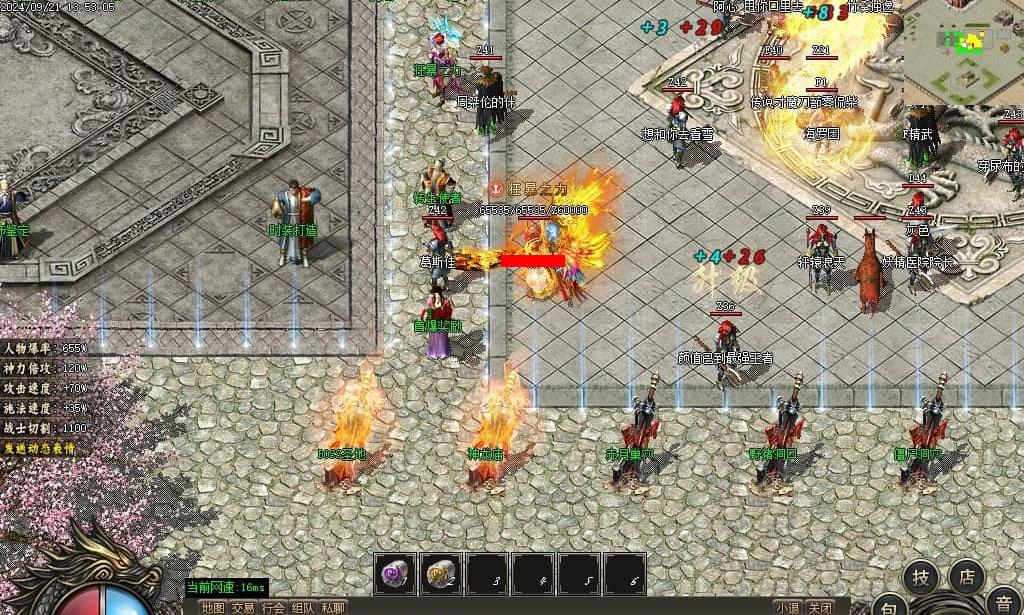Open the 行会 guild panel
This screenshot has width=1029, height=615.
point(273,607)
